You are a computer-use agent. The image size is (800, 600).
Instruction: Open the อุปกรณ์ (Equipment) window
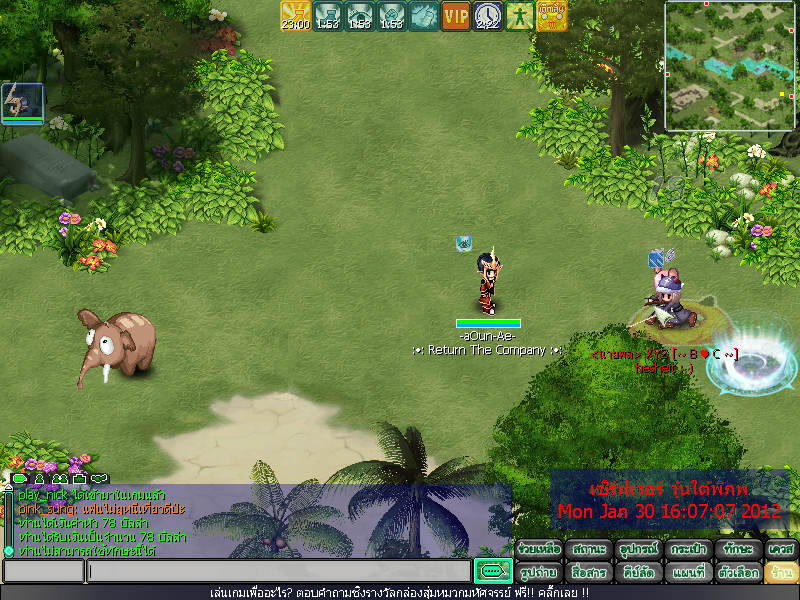tap(638, 549)
